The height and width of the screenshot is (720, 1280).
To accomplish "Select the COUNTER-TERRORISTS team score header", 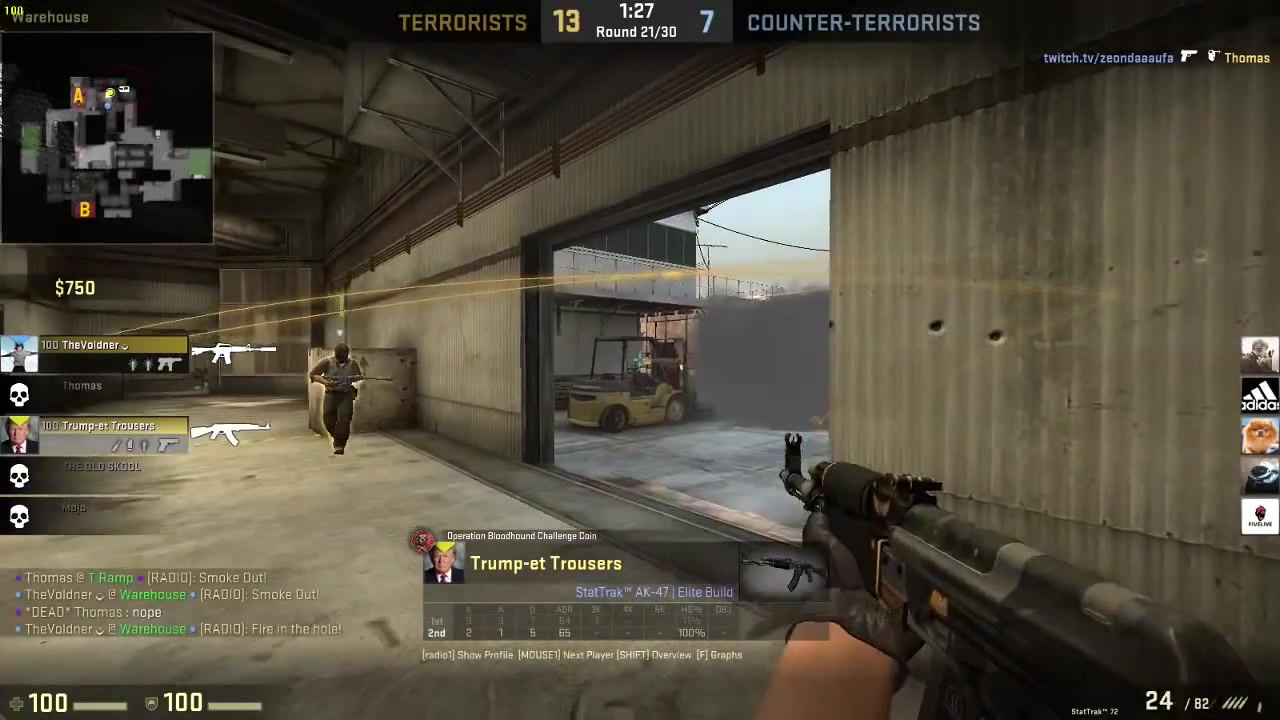I will pos(863,22).
